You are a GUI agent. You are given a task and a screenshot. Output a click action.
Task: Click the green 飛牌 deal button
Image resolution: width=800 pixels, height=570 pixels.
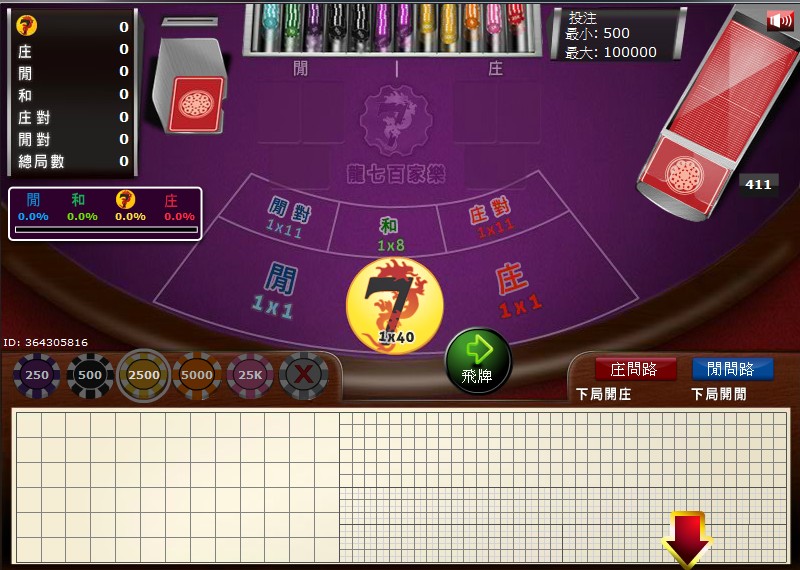478,361
